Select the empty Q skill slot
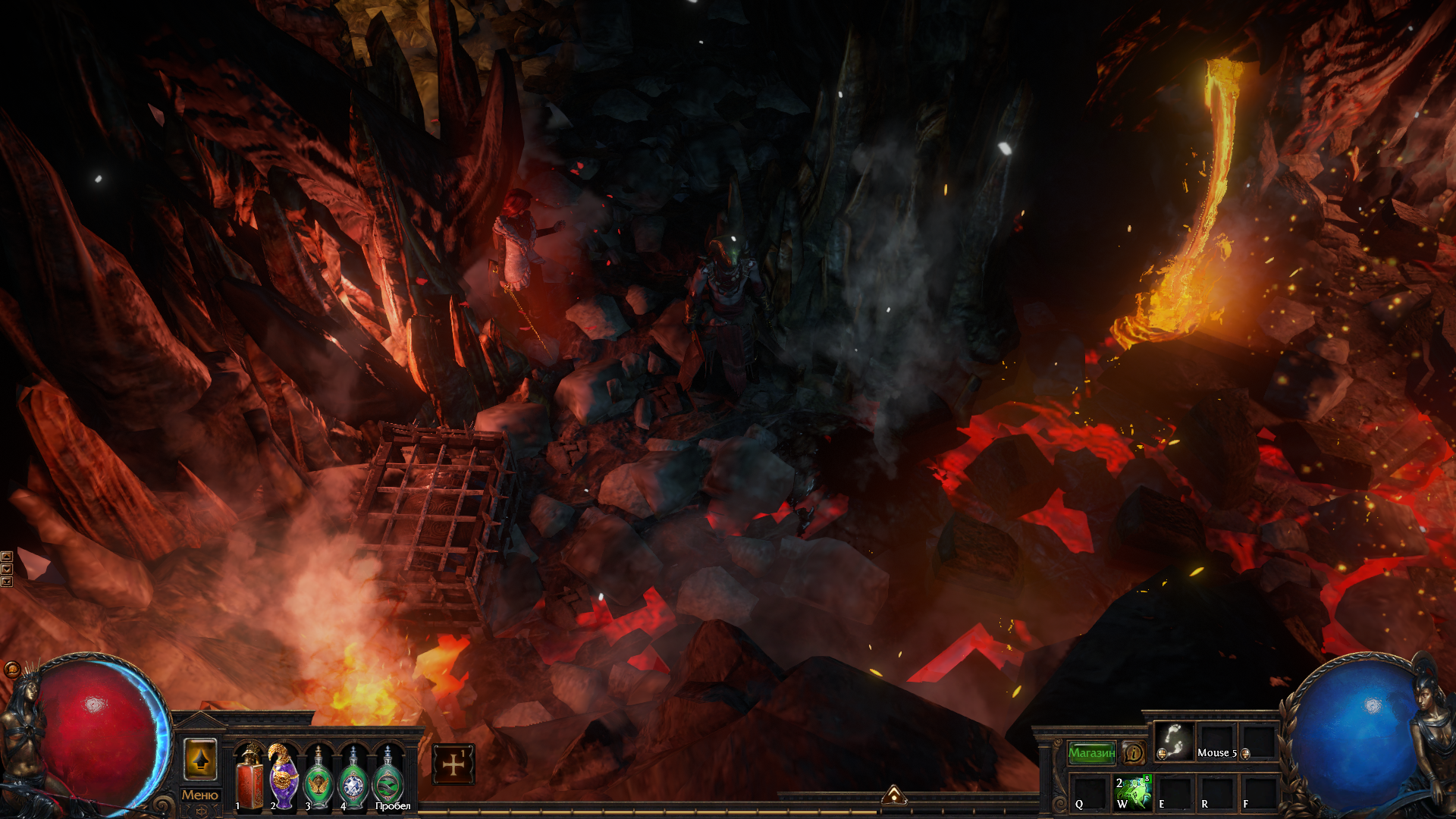The image size is (1456, 819). [1090, 792]
